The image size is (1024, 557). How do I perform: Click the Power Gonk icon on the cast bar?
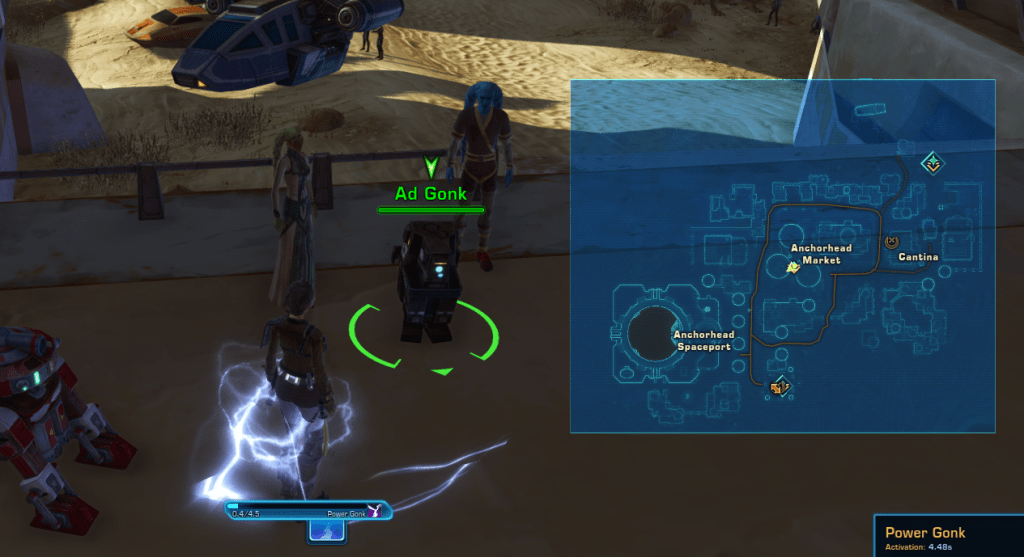375,511
